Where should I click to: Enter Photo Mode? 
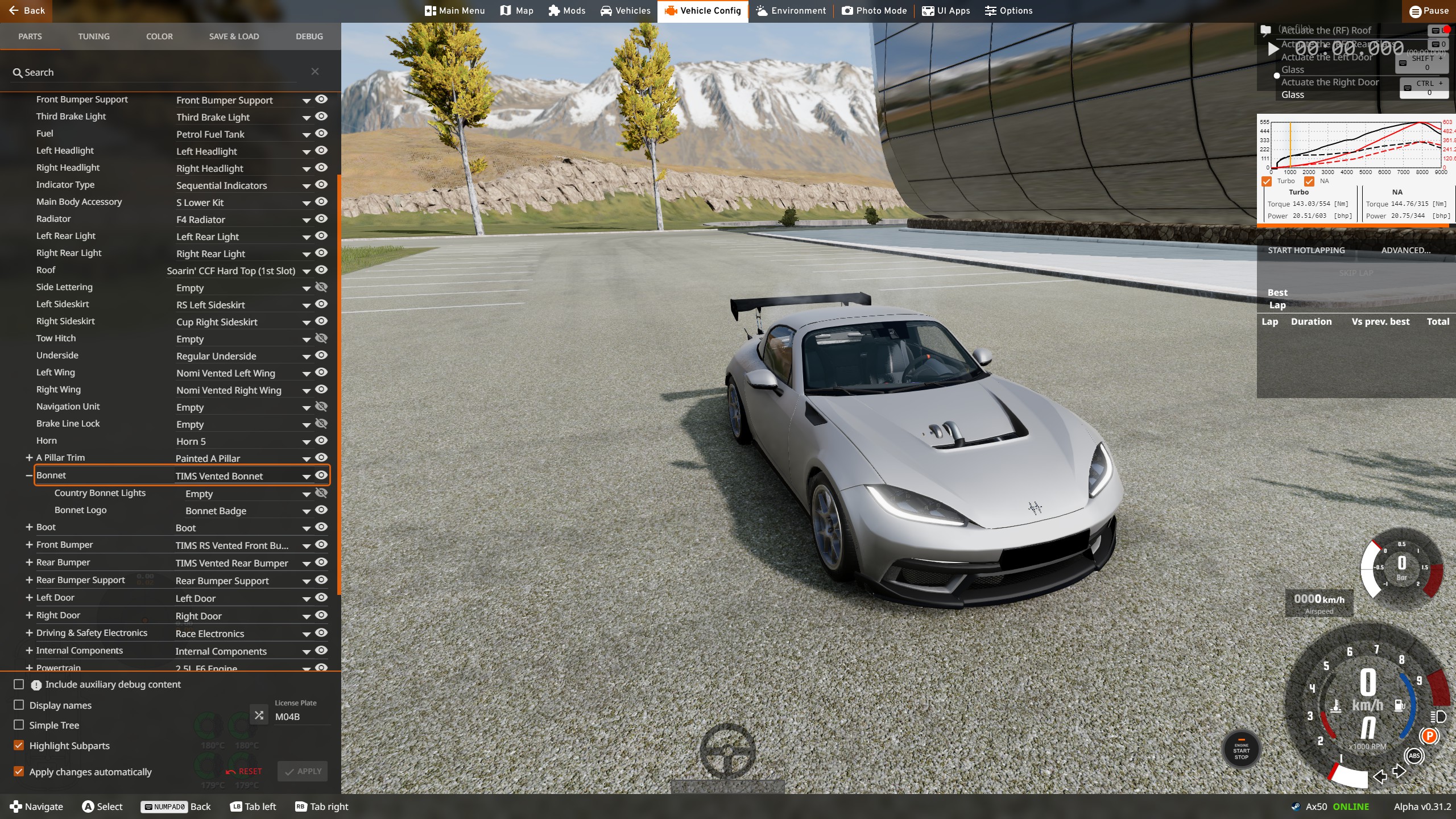click(x=874, y=11)
